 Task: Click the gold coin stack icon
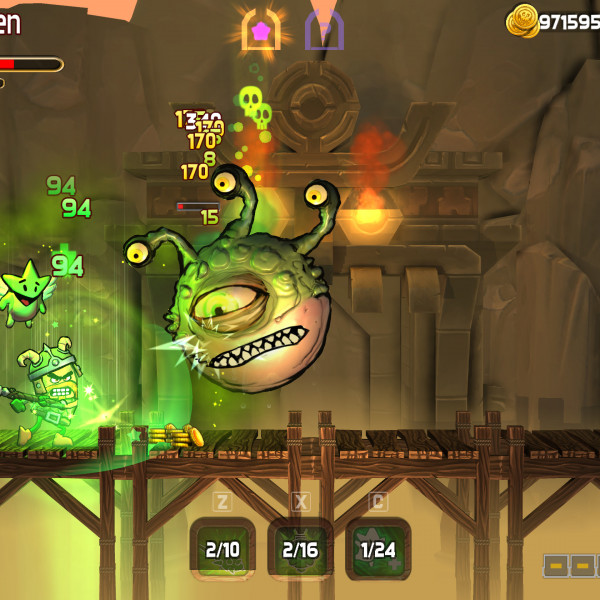tap(522, 20)
